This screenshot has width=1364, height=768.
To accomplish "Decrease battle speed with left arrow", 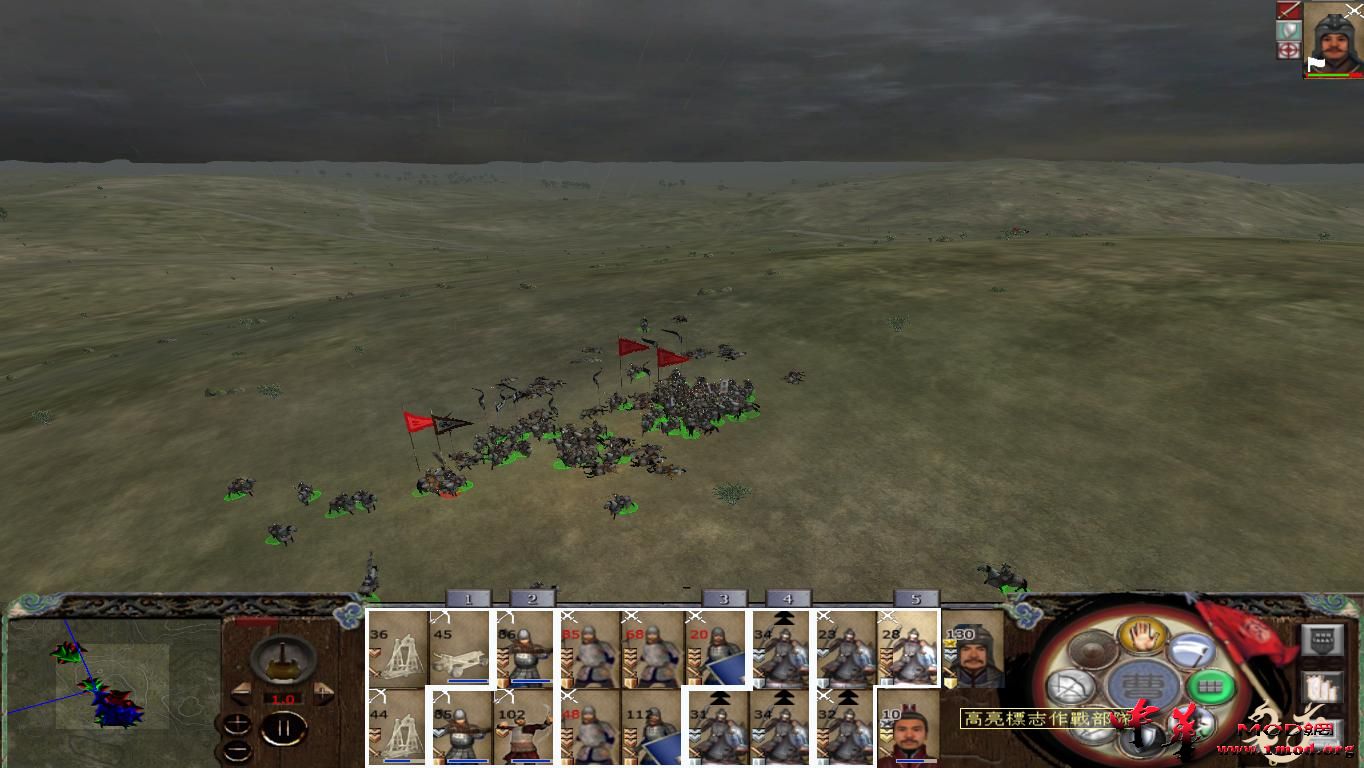I will (x=241, y=694).
